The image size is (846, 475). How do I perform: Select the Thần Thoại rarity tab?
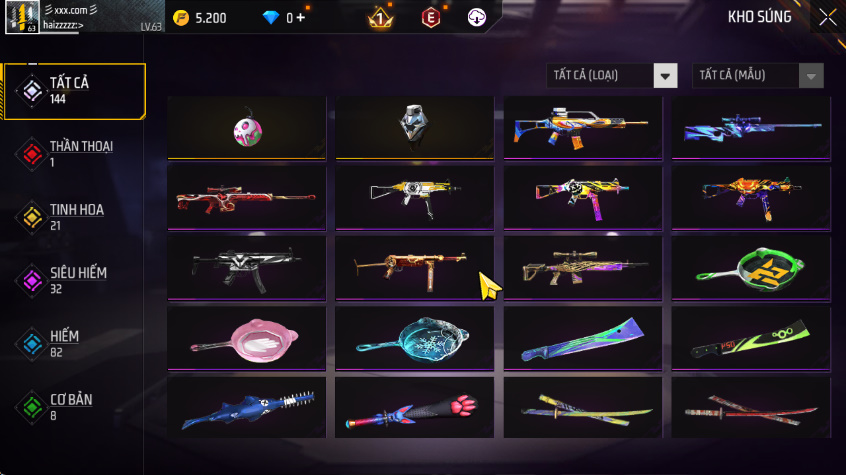[x=74, y=153]
